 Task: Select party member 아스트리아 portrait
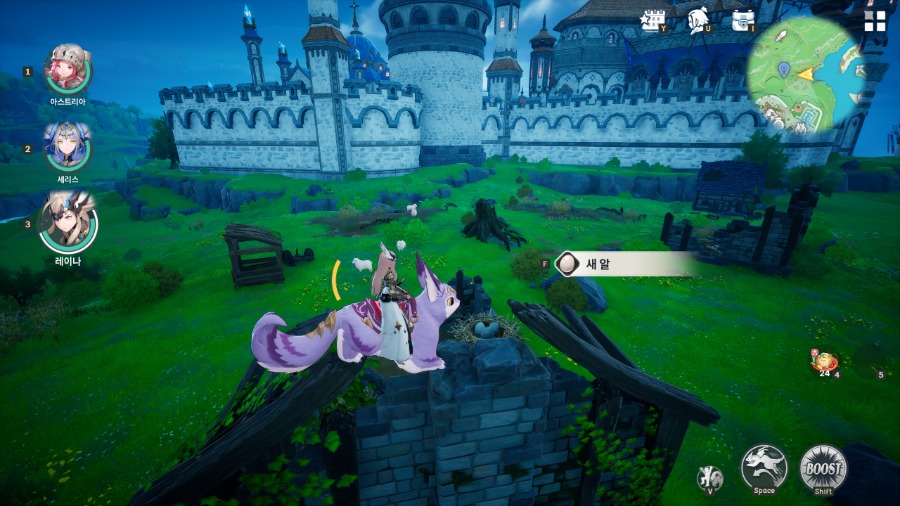click(68, 70)
